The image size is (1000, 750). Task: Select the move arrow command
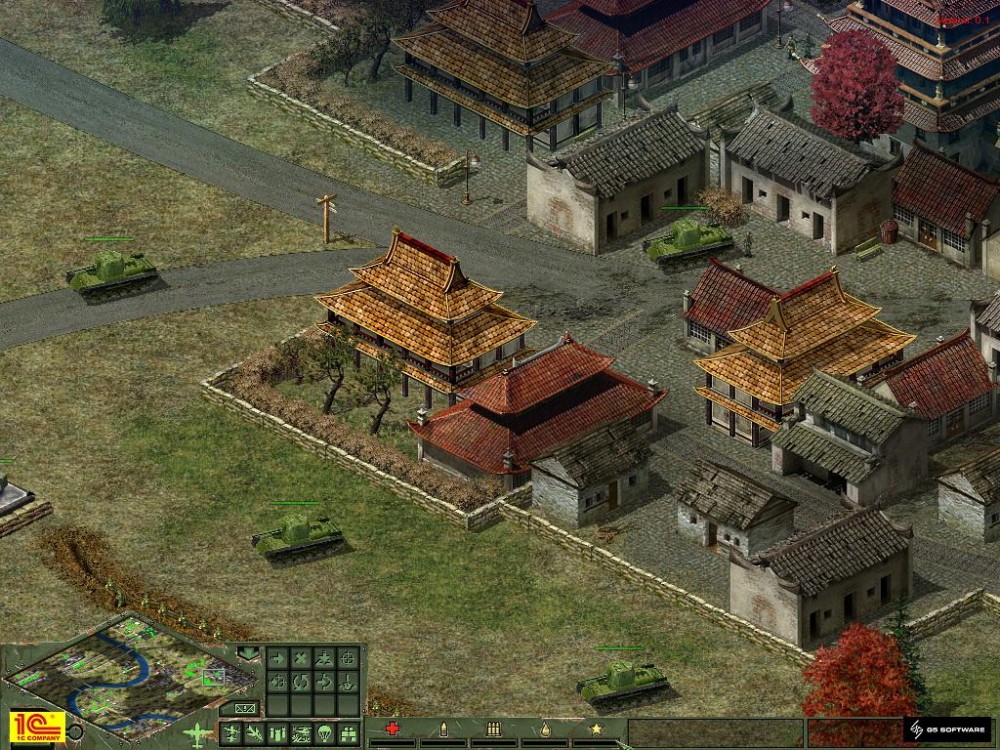[276, 658]
